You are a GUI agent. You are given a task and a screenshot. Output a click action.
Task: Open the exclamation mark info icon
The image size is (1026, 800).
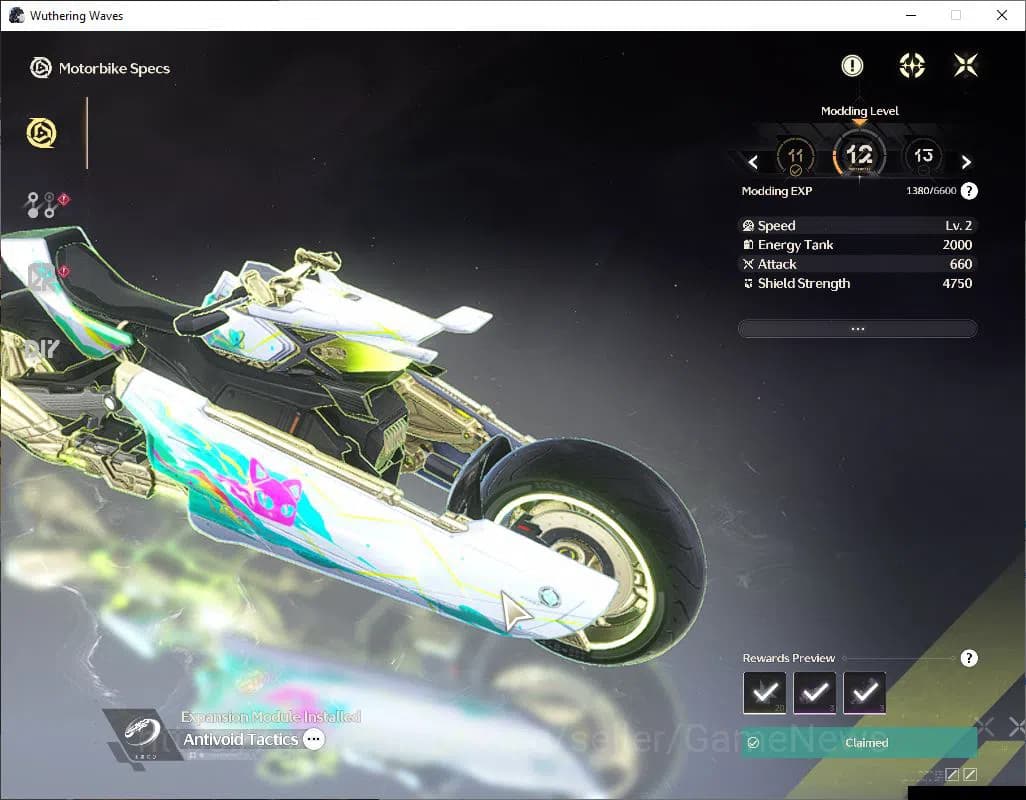click(x=852, y=66)
